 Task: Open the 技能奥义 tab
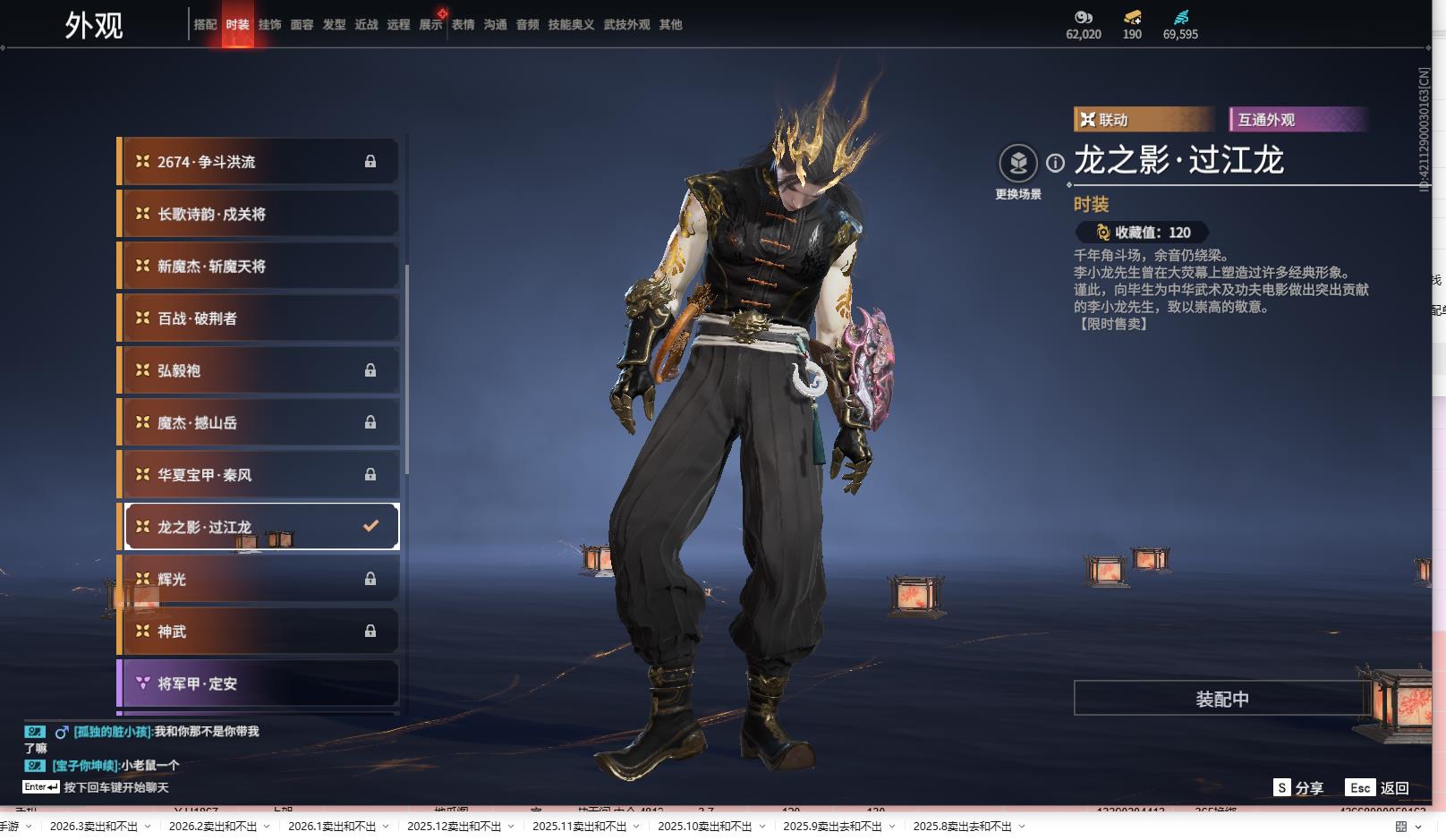571,25
